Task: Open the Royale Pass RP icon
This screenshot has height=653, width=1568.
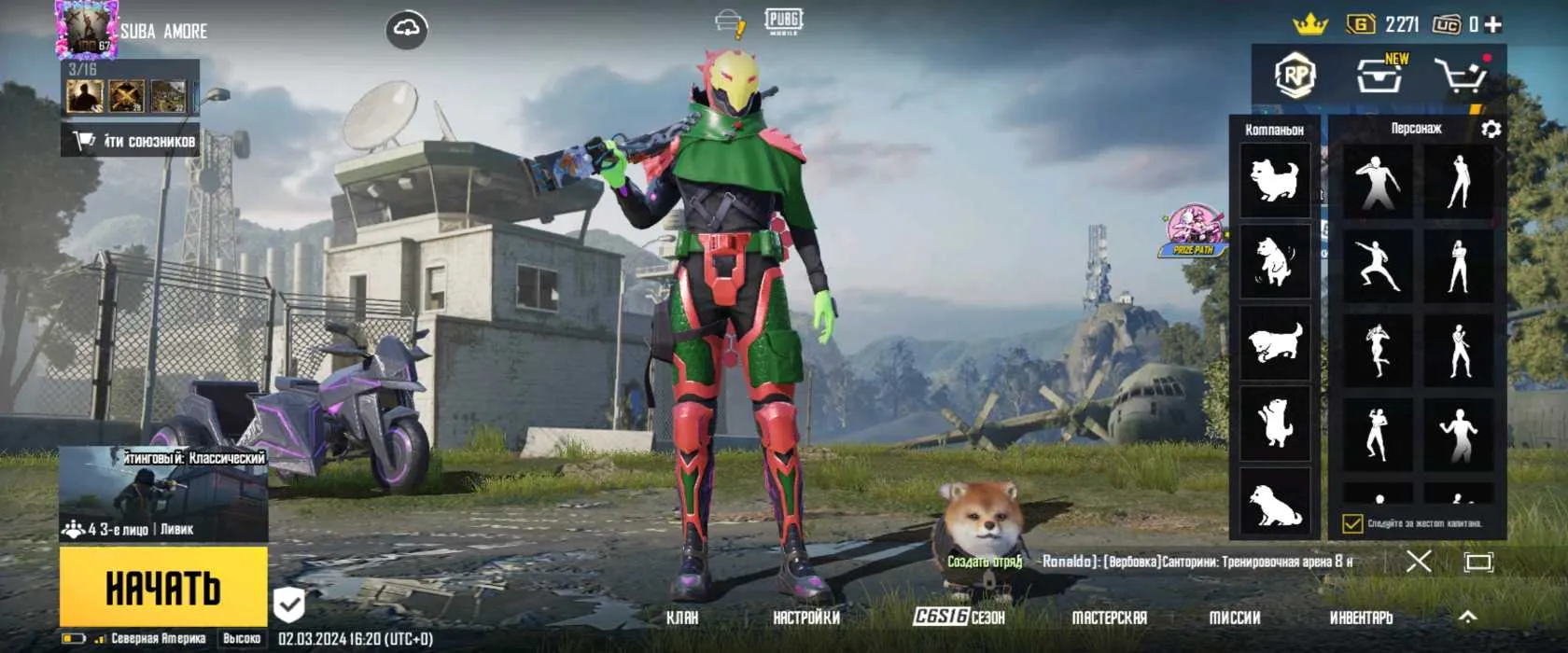Action: coord(1295,76)
